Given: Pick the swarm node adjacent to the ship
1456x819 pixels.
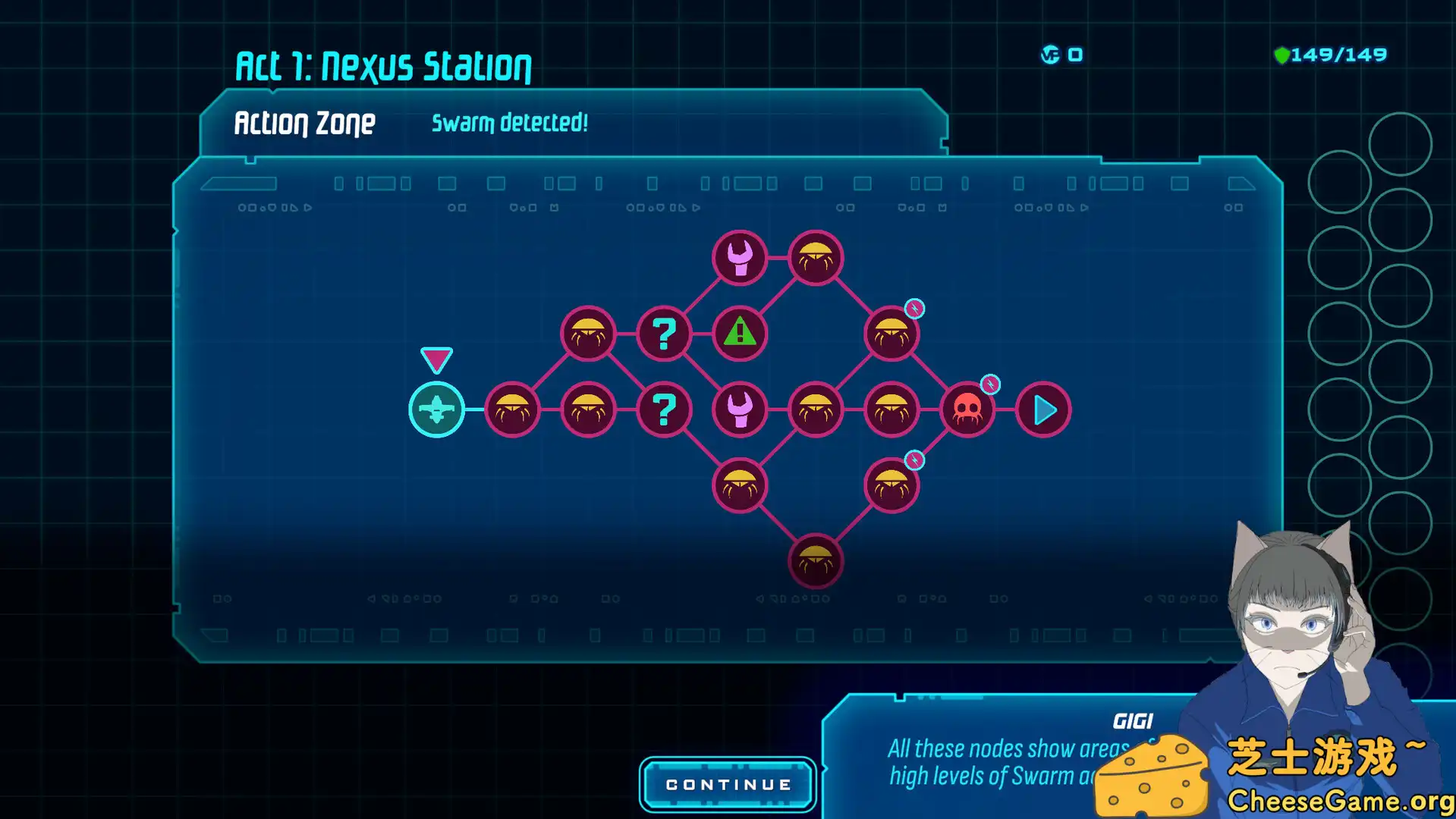Looking at the screenshot, I should tap(512, 409).
